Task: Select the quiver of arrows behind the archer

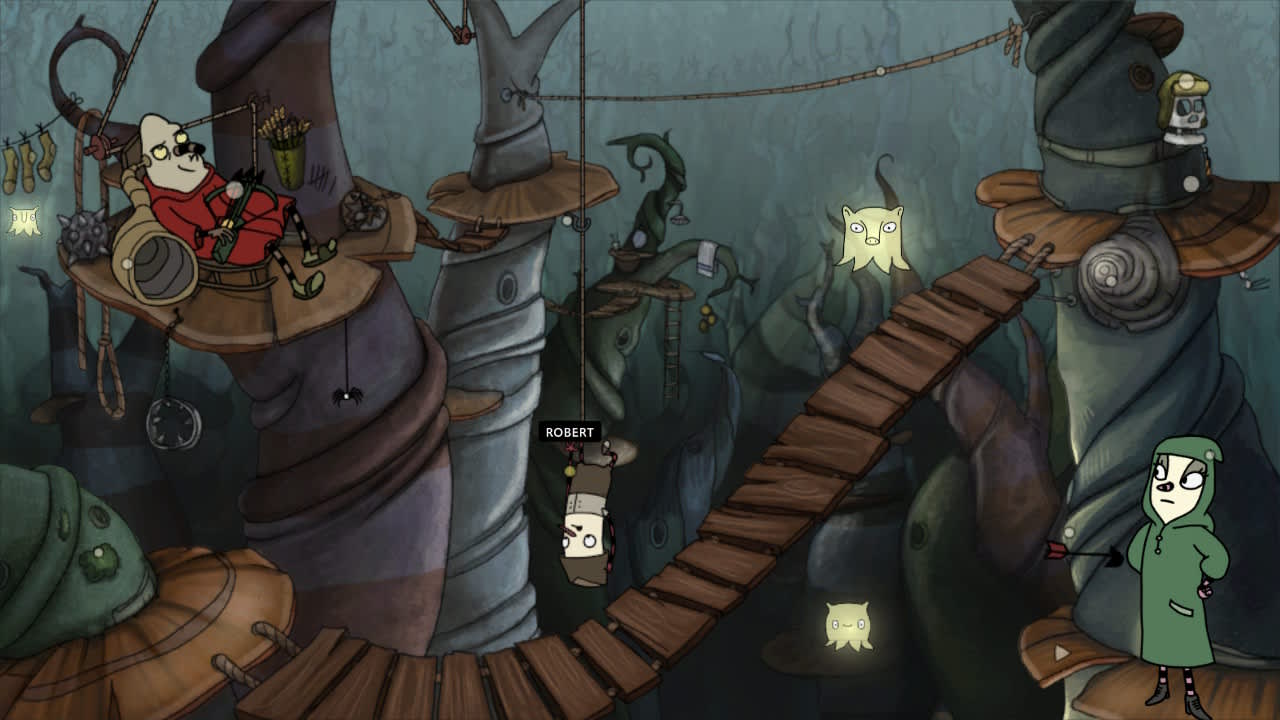Action: (285, 165)
